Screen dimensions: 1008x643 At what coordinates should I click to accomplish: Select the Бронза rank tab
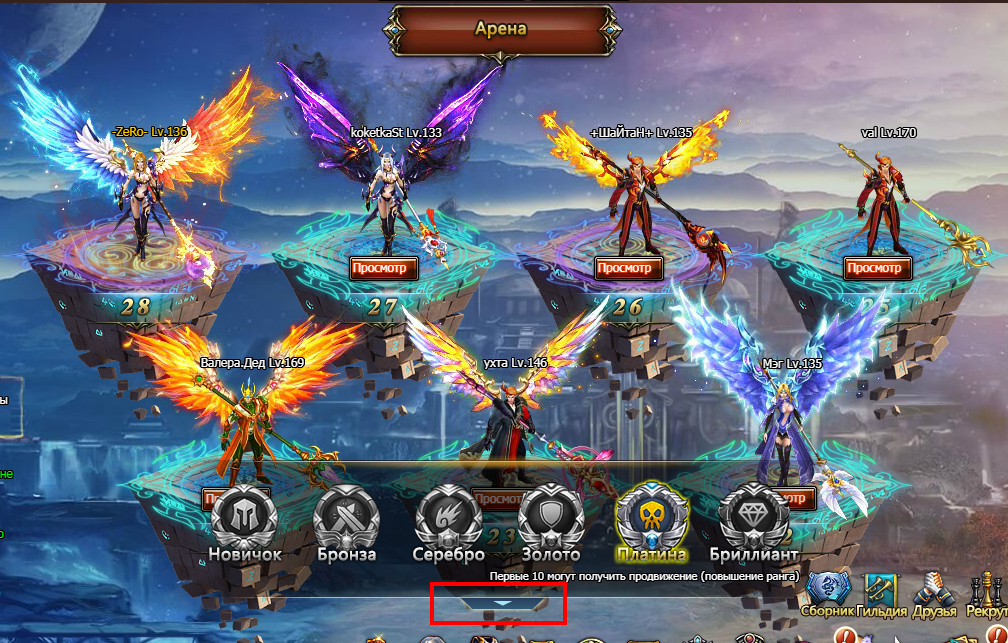(346, 519)
